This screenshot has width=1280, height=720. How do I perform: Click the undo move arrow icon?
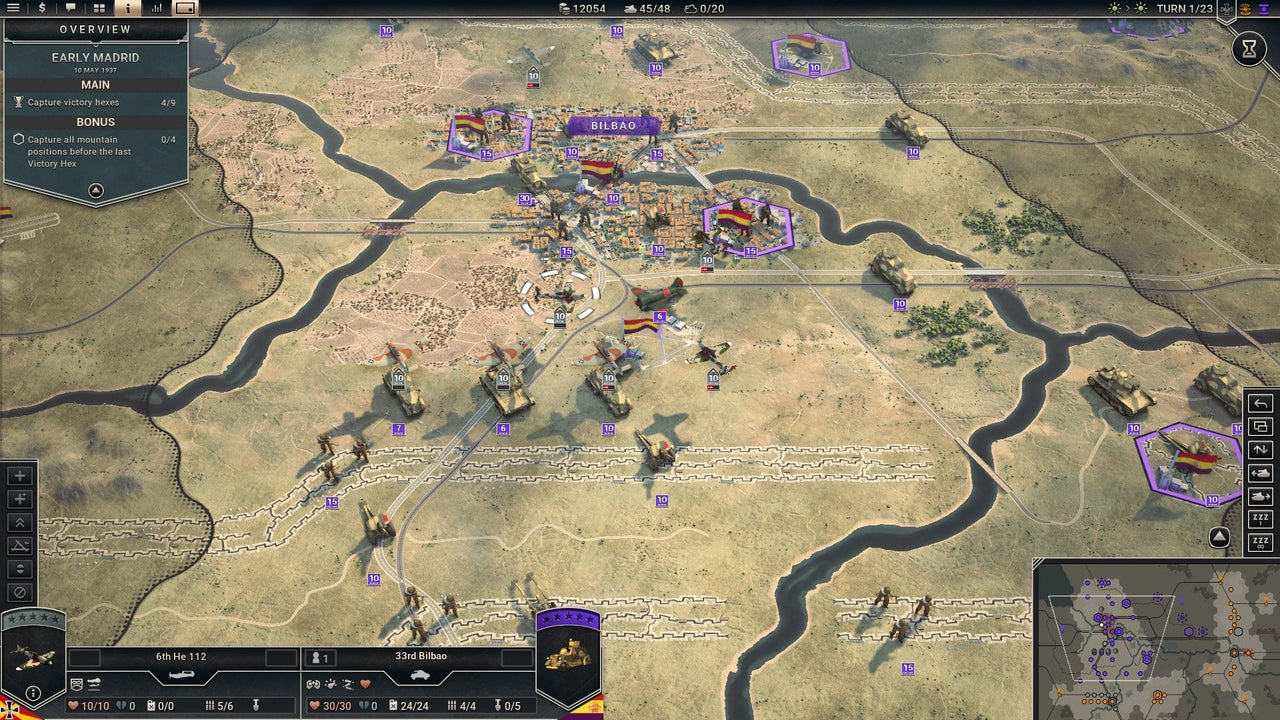click(x=1260, y=404)
